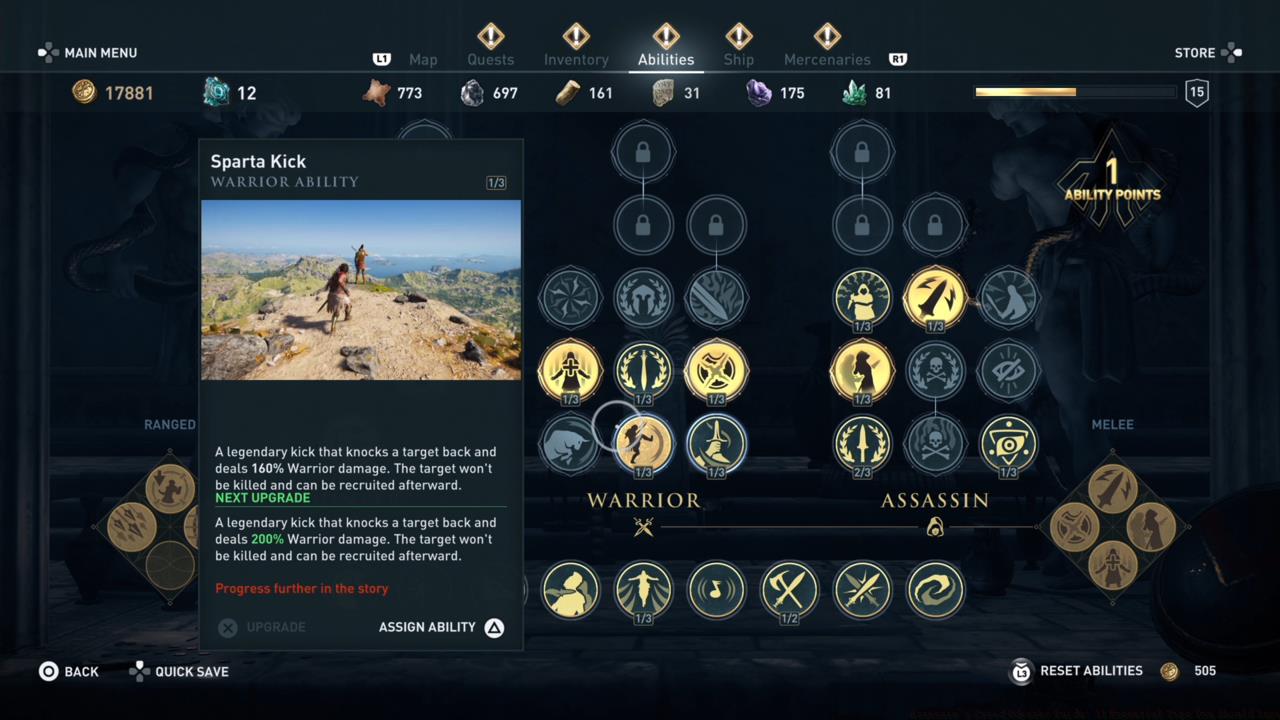Select the Spartan helmet ability in Warrior tree
1280x720 pixels.
point(643,298)
